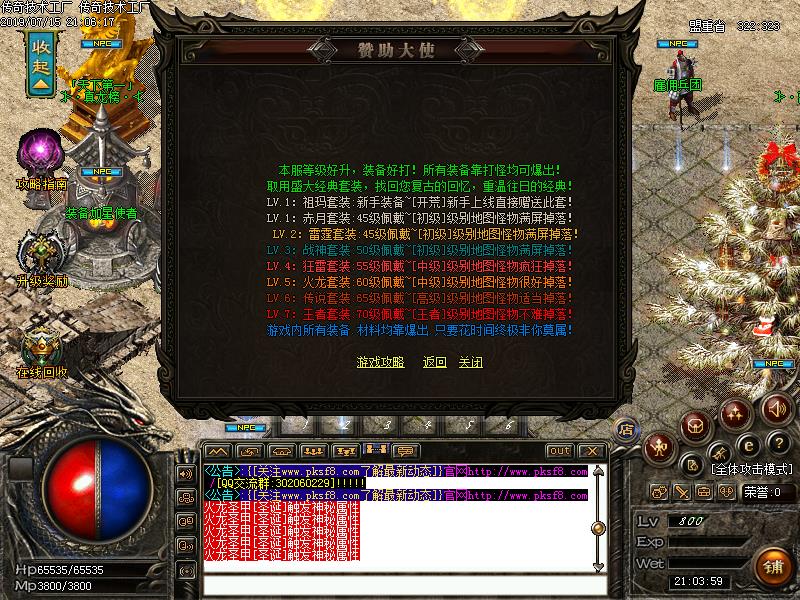Close the sponsor dialog via 关闭
Image resolution: width=800 pixels, height=600 pixels.
pos(470,362)
